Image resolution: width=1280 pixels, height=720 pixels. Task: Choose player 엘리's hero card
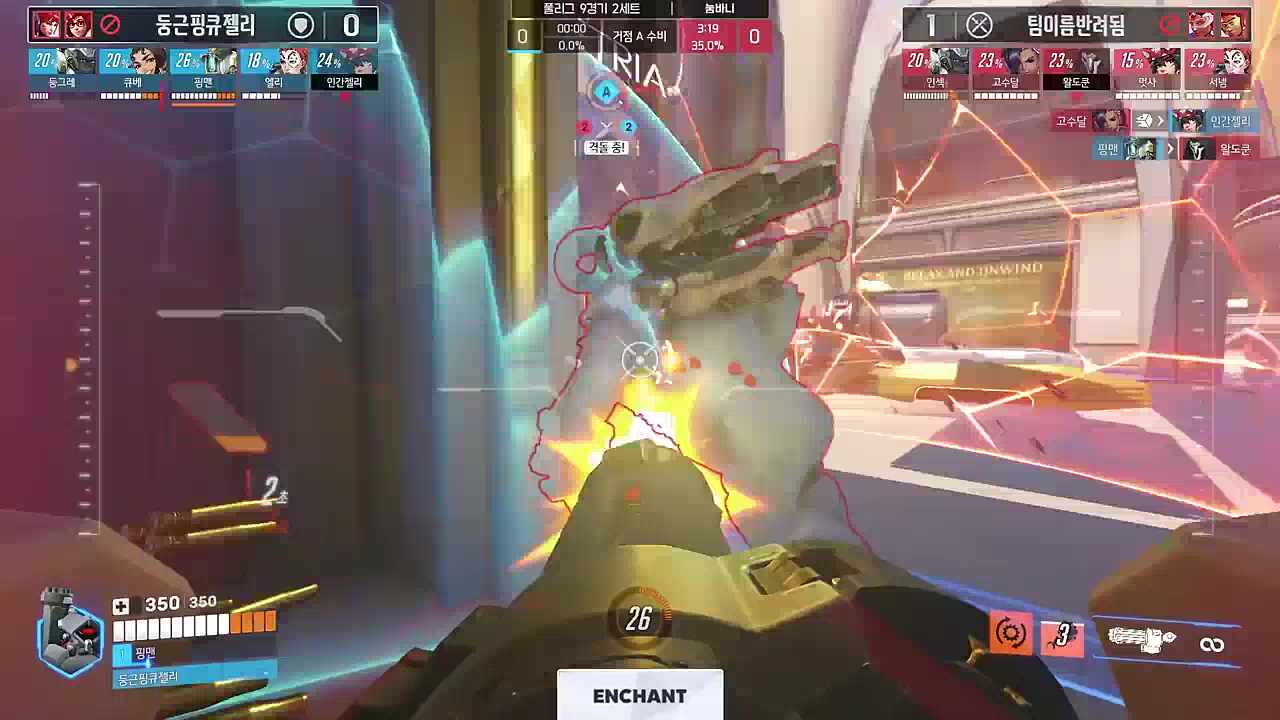point(273,69)
